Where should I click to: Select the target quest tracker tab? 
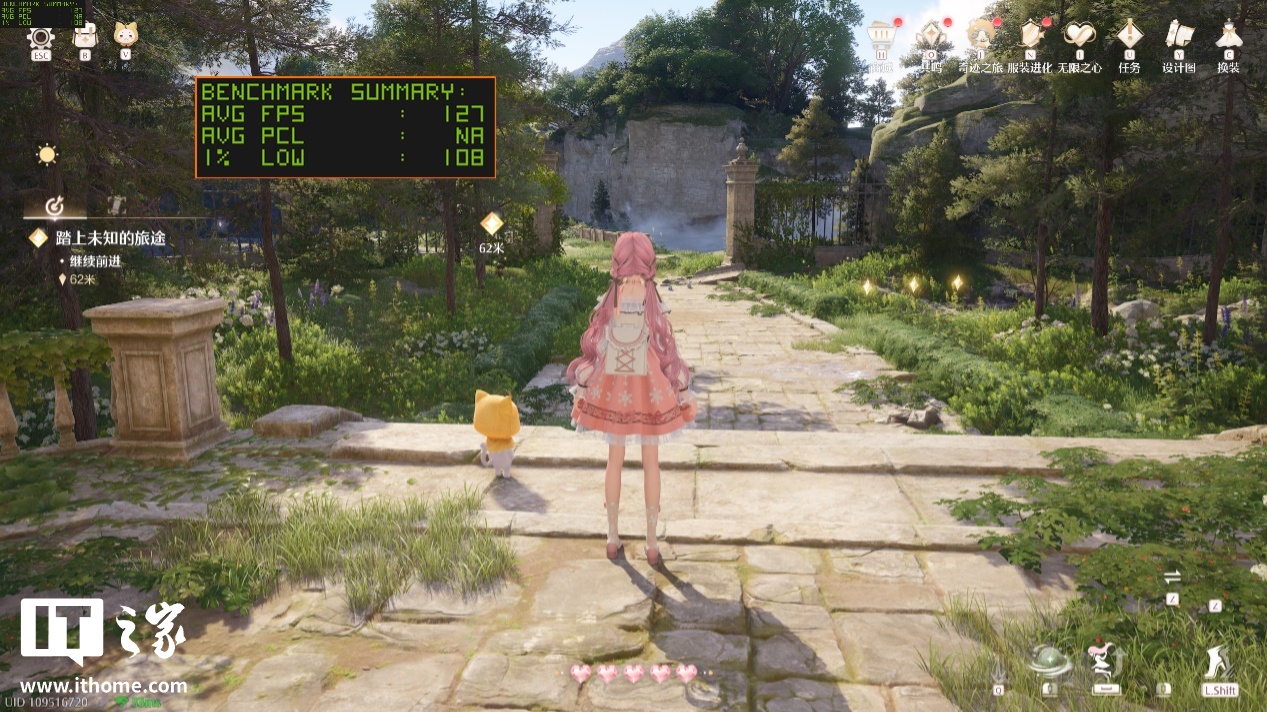55,206
